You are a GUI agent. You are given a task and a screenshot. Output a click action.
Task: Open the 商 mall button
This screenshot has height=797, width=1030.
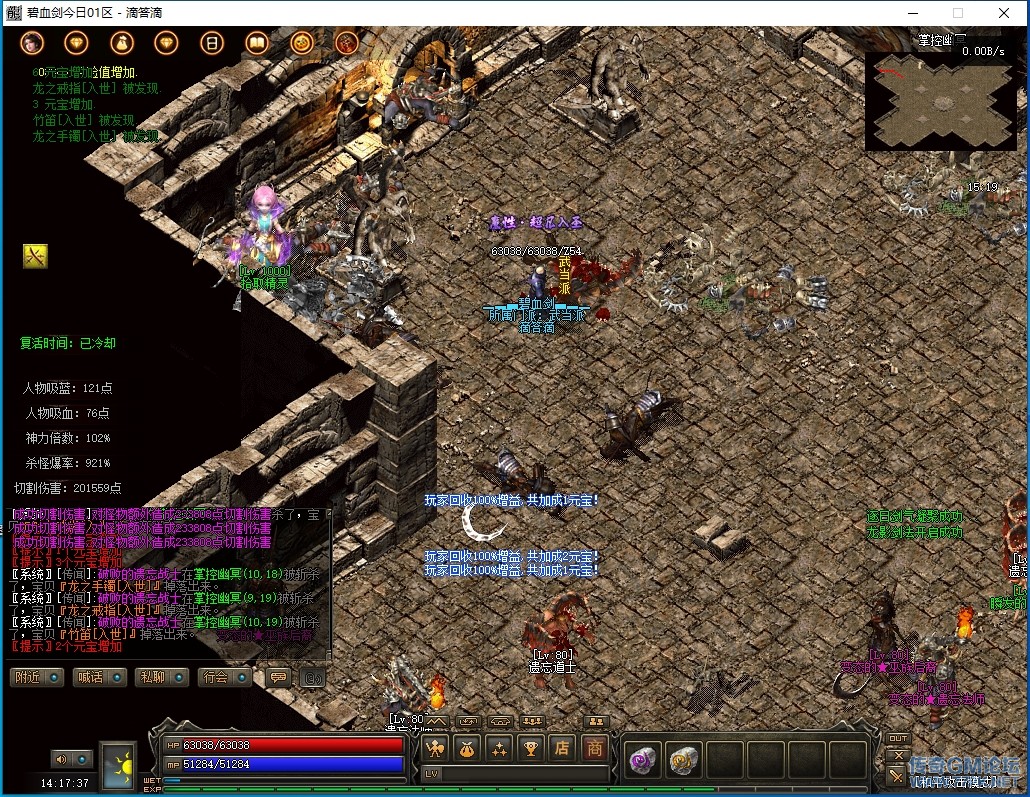coord(595,748)
